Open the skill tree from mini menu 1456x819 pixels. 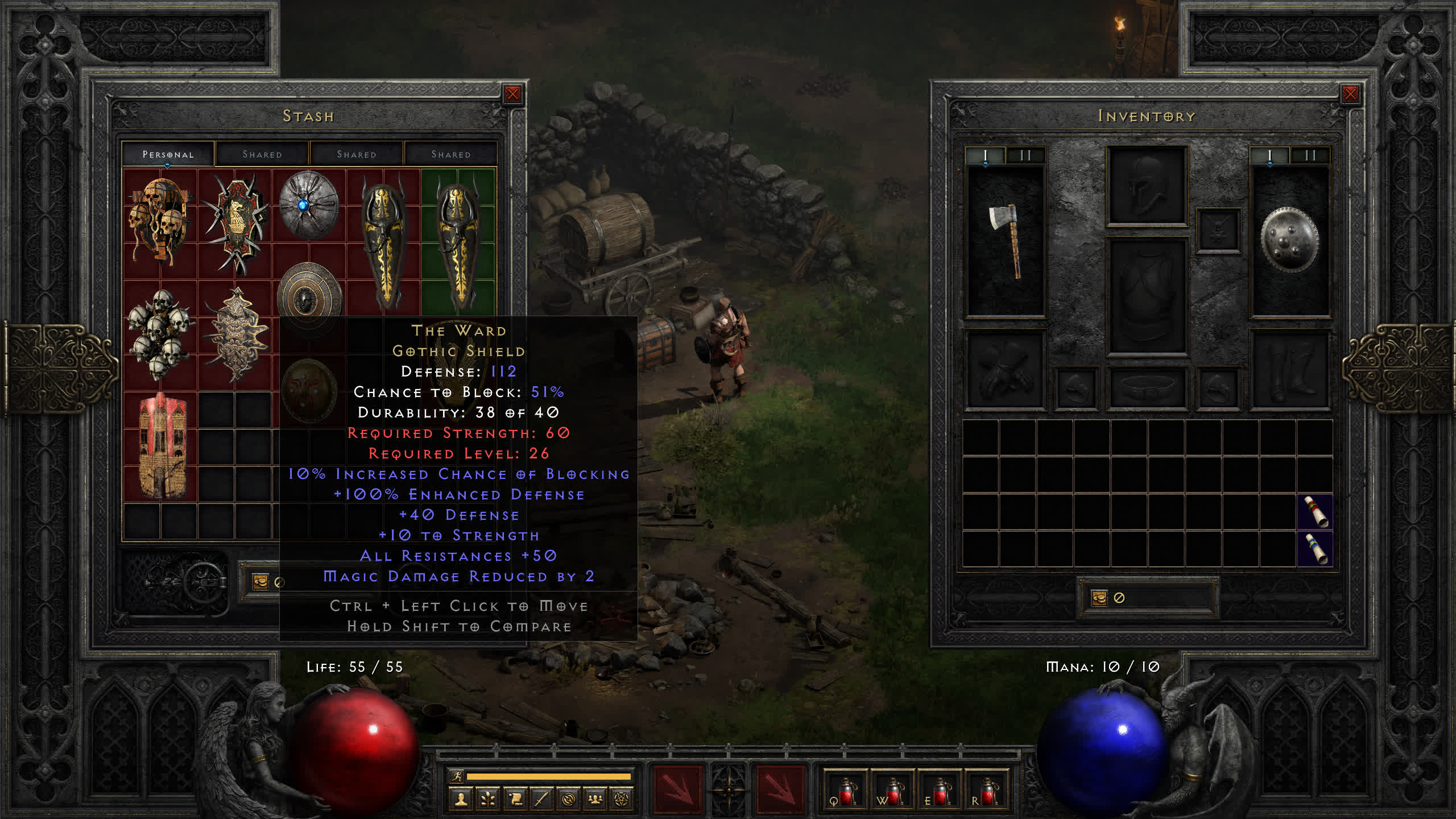(x=488, y=800)
